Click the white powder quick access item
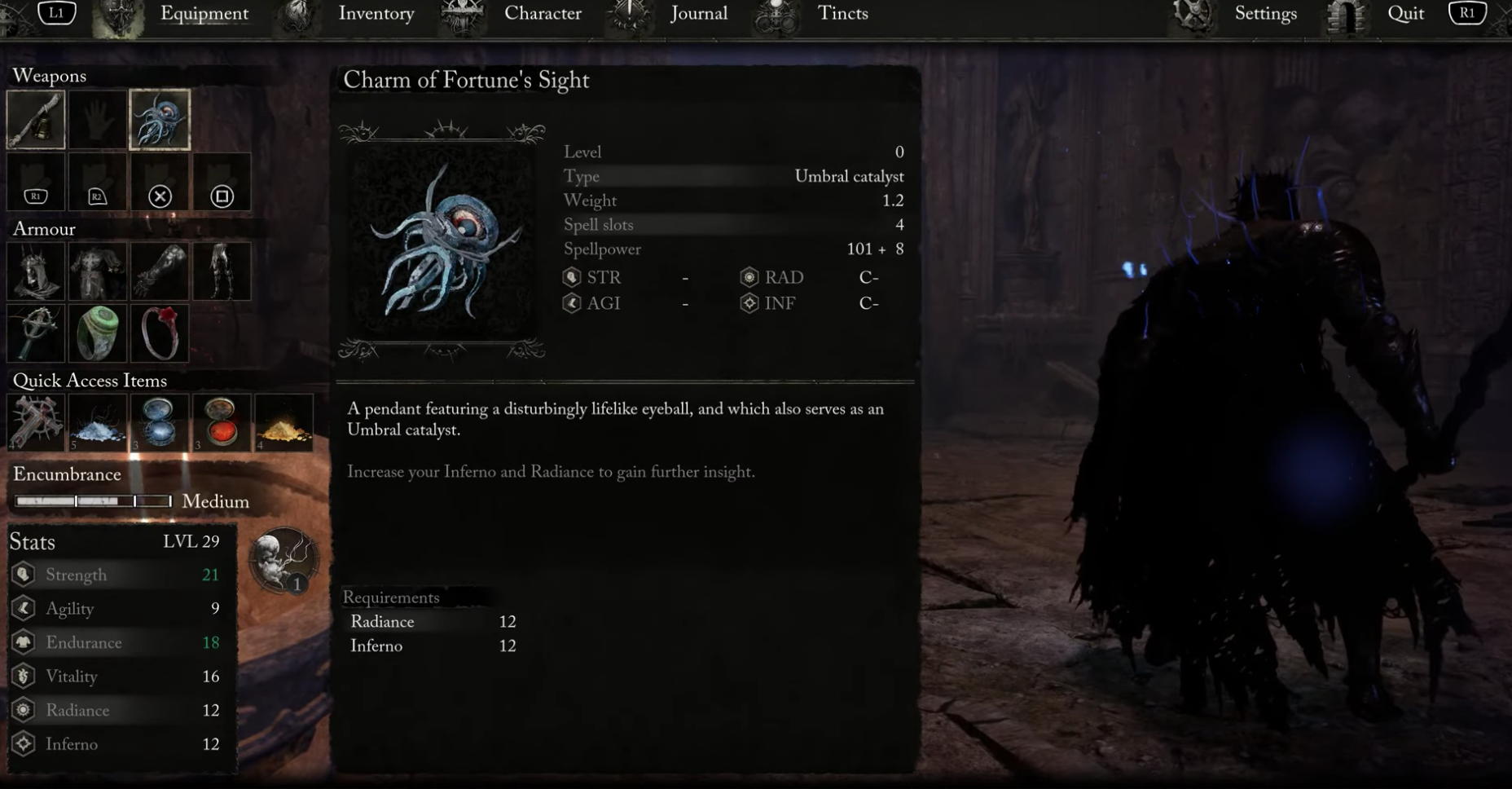The width and height of the screenshot is (1512, 789). 98,421
